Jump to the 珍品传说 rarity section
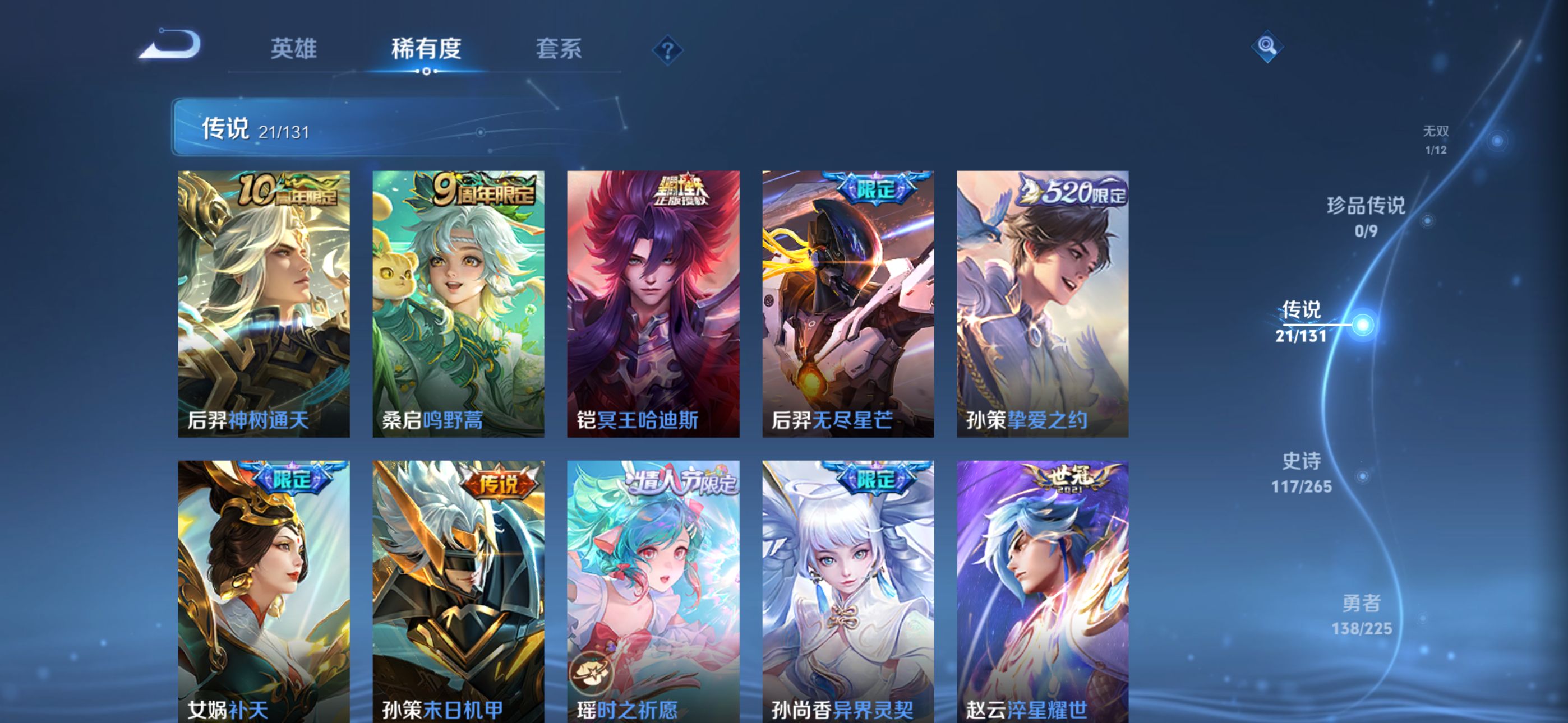The height and width of the screenshot is (723, 1568). coord(1366,216)
